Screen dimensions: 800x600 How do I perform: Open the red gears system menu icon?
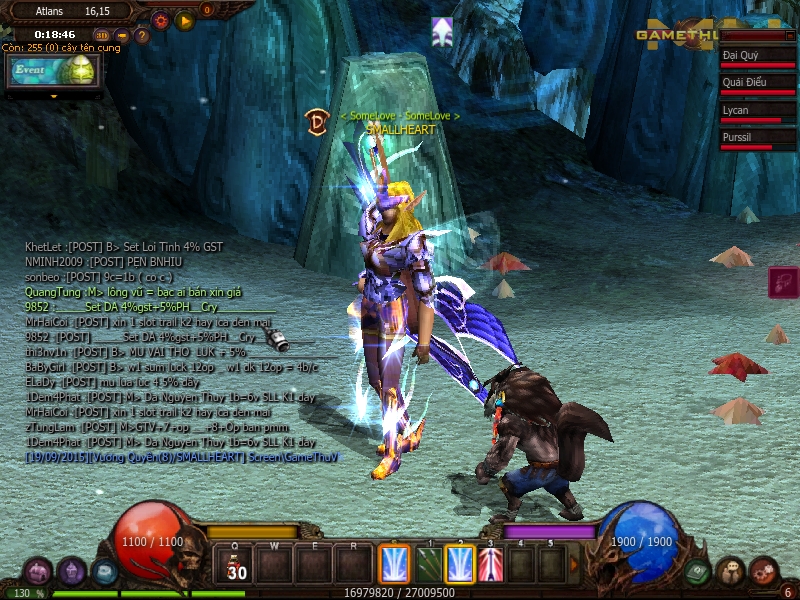click(764, 571)
